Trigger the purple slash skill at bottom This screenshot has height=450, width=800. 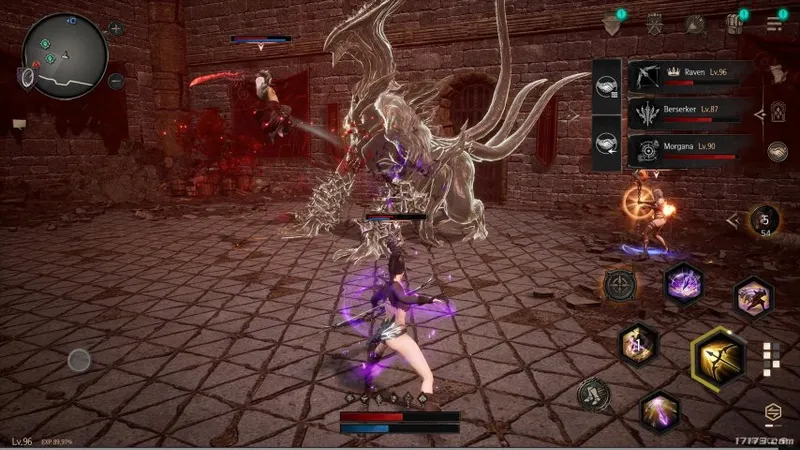(659, 411)
